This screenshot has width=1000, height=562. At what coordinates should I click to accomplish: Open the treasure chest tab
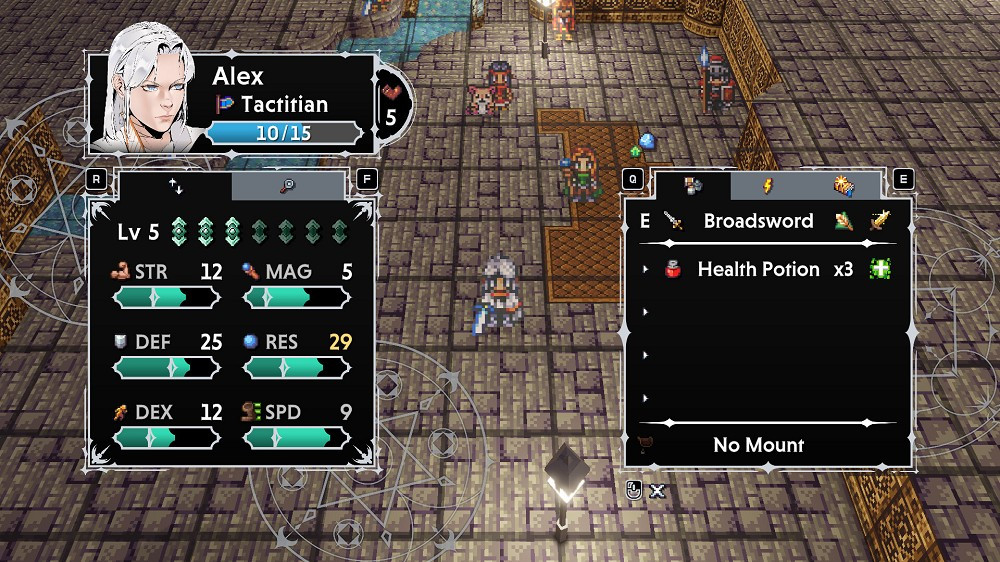click(x=843, y=186)
